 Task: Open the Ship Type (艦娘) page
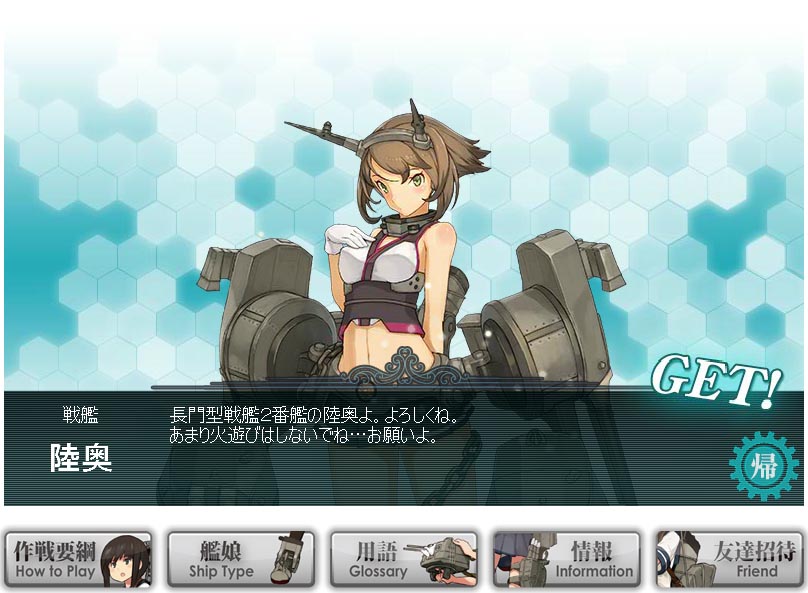pyautogui.click(x=241, y=560)
